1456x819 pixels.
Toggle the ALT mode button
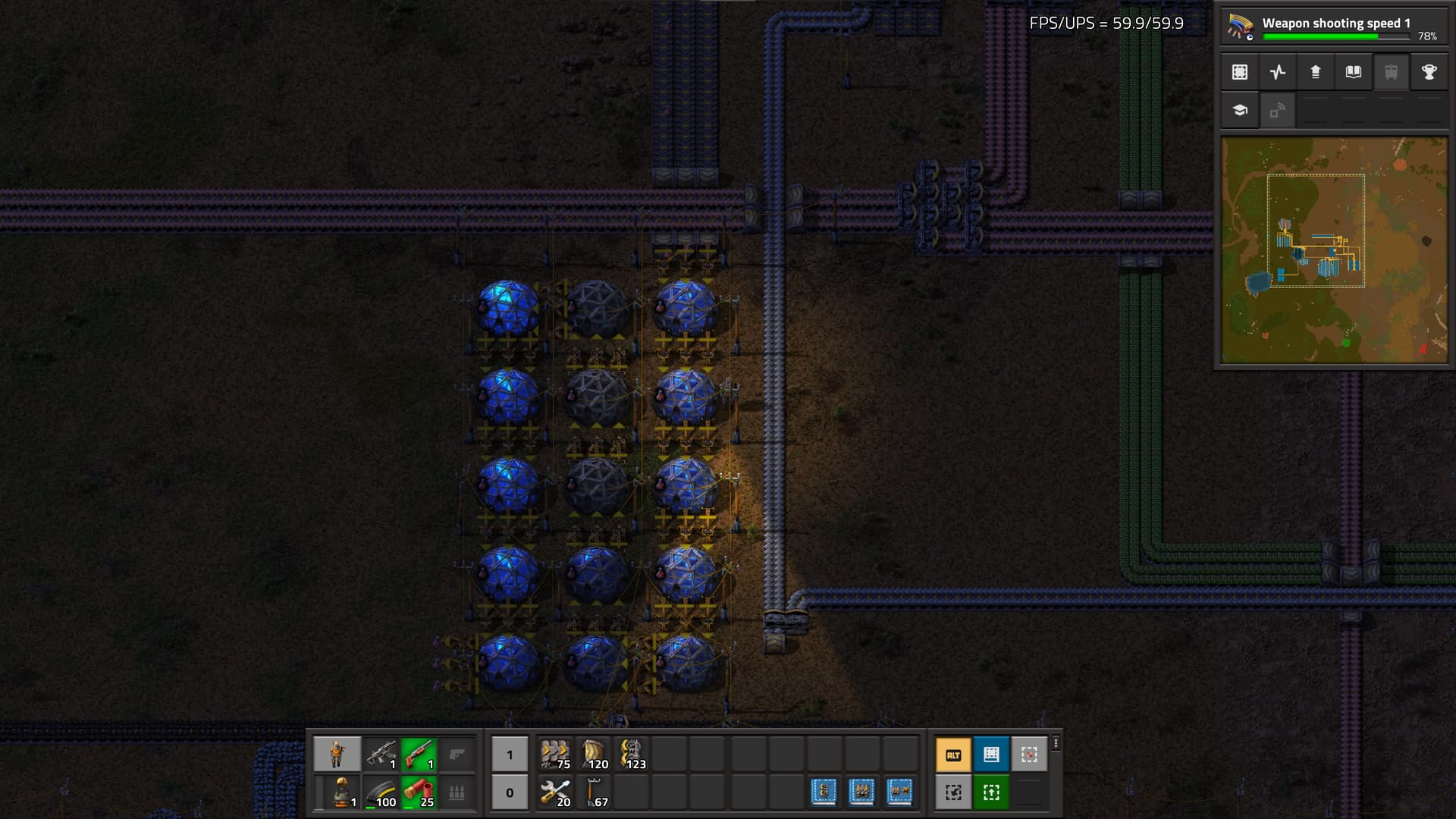(953, 755)
